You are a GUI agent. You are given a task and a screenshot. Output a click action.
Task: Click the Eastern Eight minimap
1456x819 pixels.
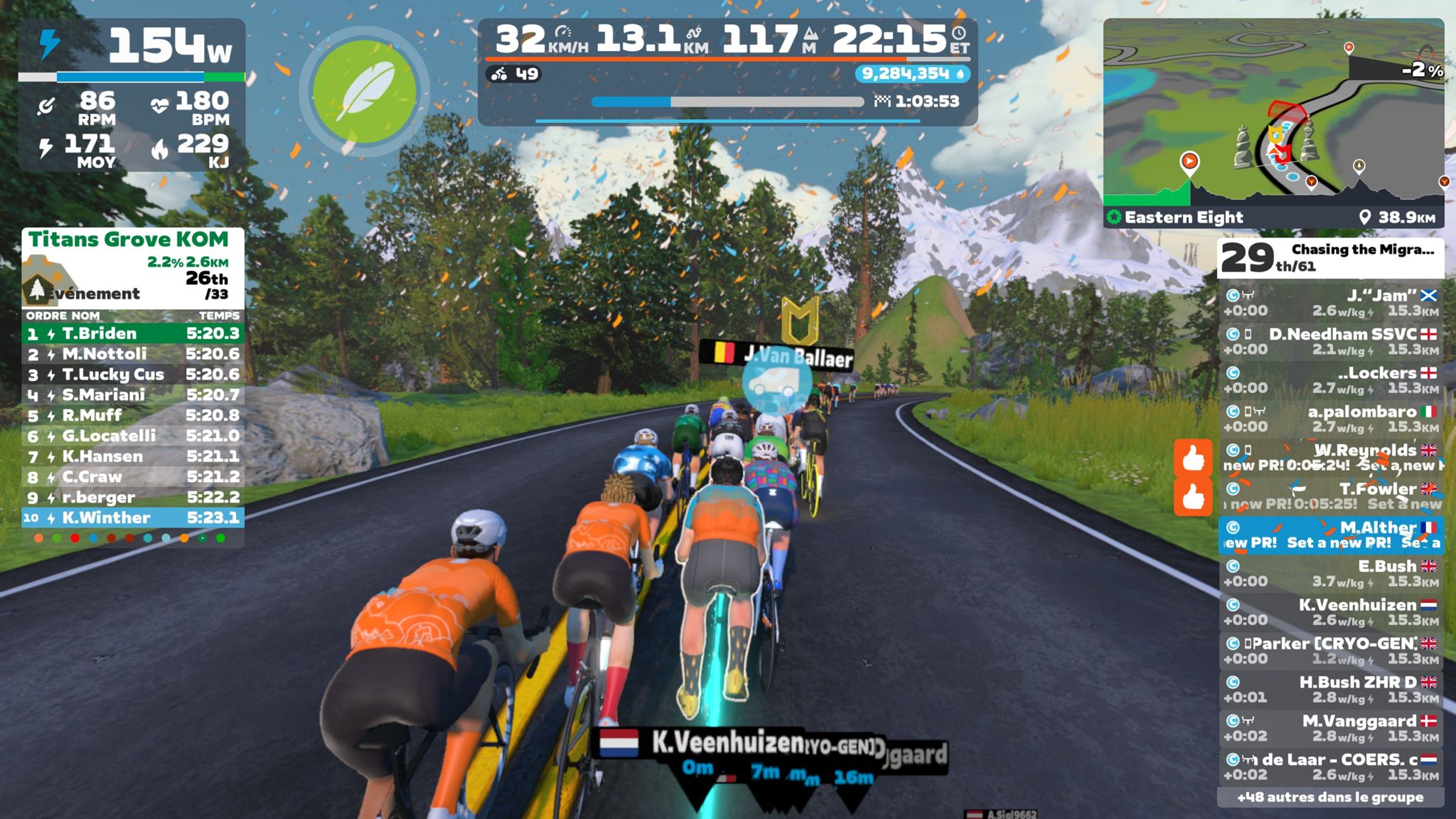[x=1273, y=114]
